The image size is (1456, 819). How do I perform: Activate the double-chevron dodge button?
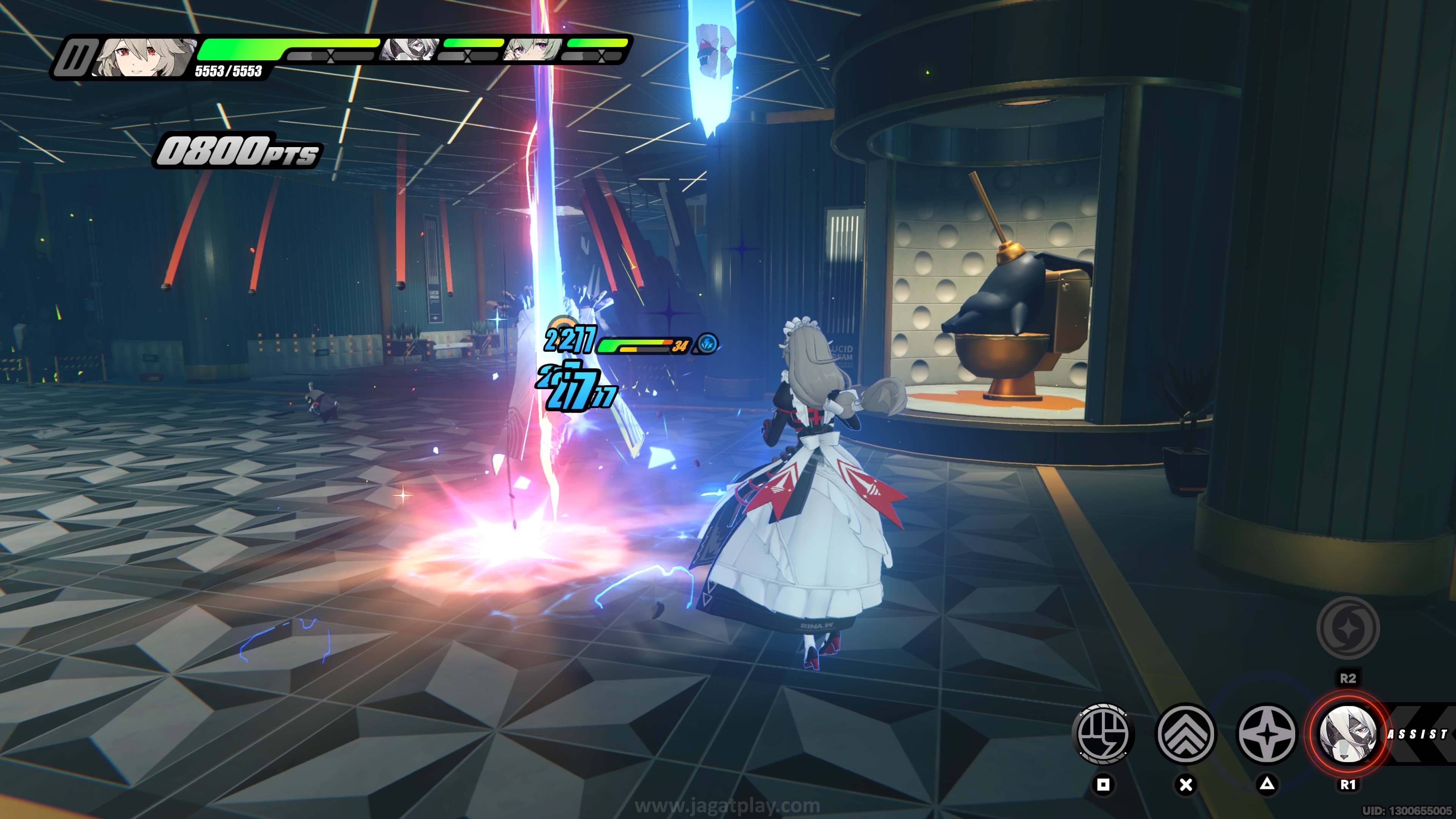(1186, 734)
